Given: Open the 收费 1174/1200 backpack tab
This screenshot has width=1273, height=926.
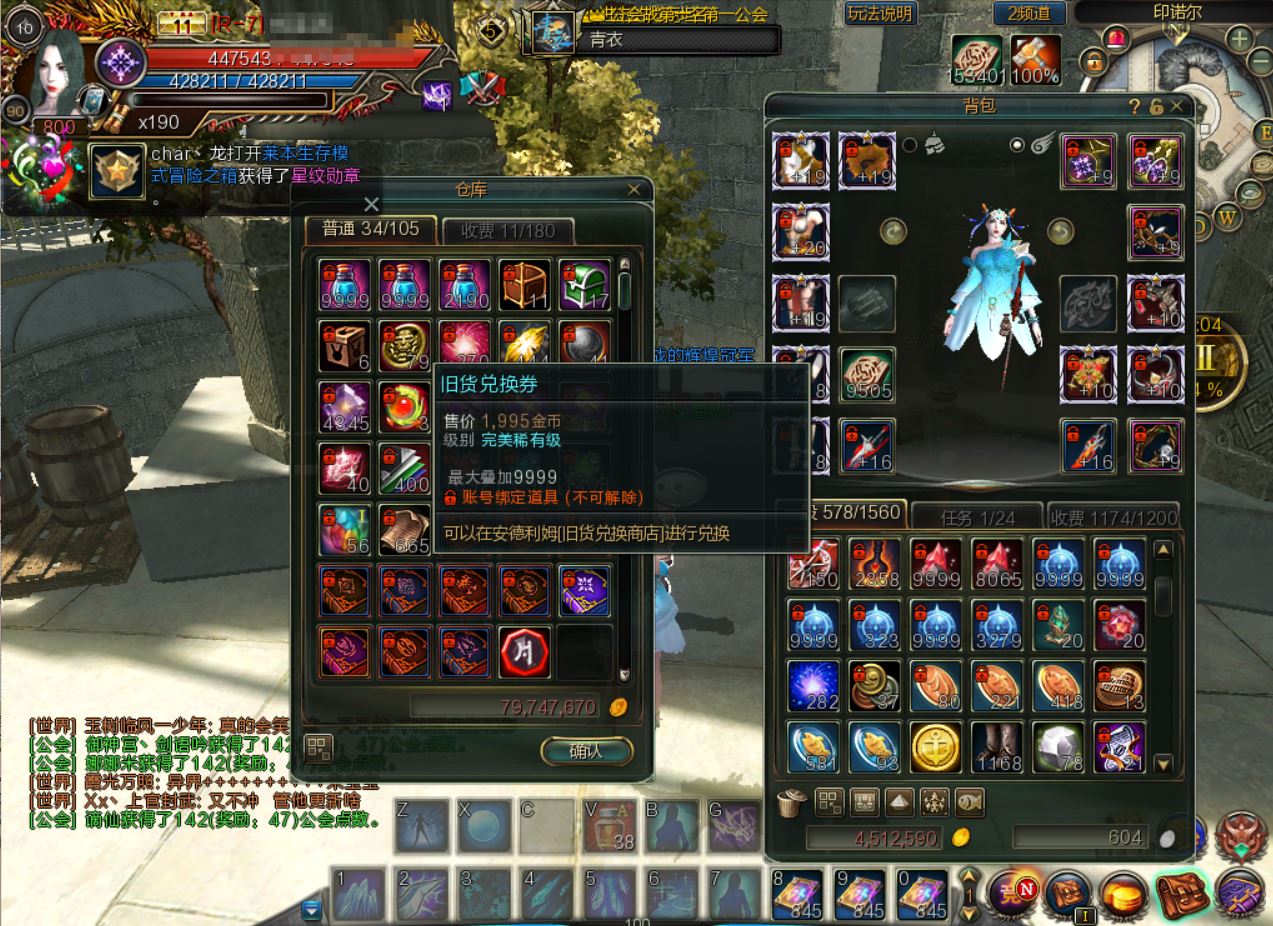Looking at the screenshot, I should click(x=1112, y=517).
